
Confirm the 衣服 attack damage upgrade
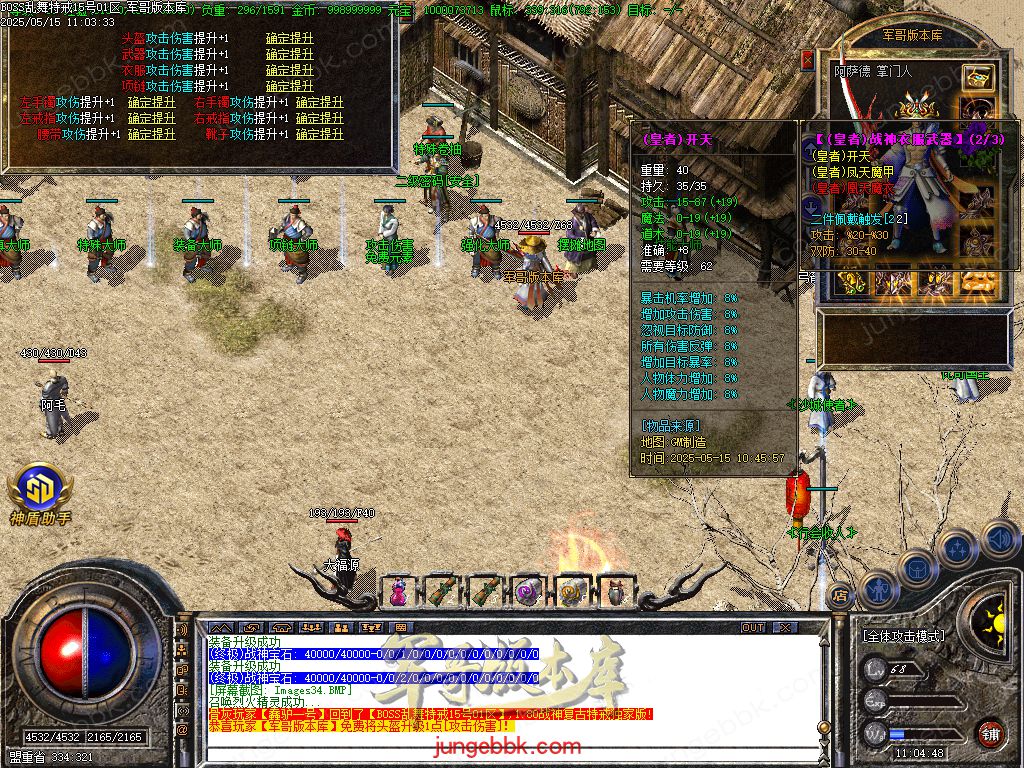(x=289, y=71)
